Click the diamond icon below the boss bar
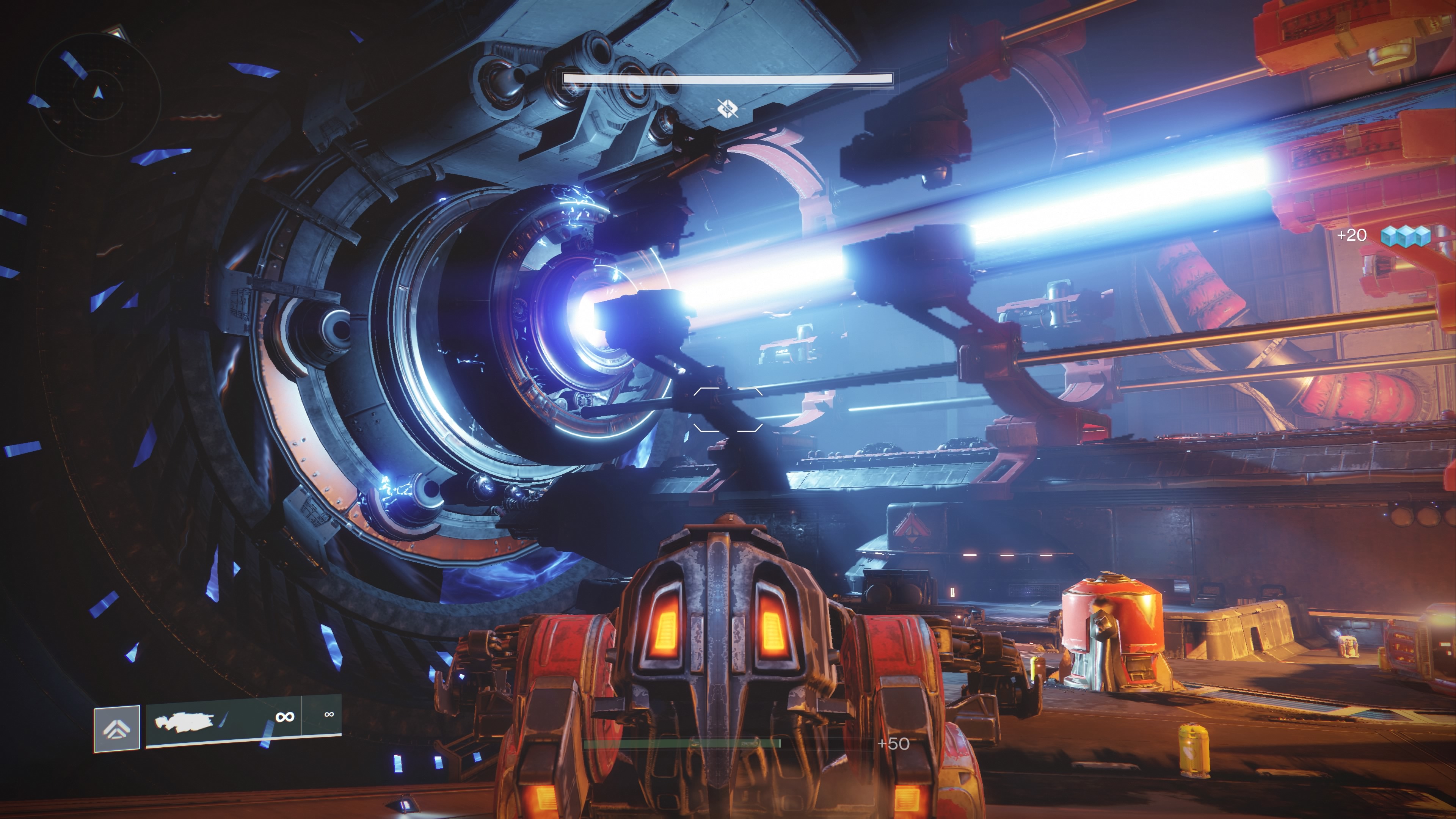Screen dimensions: 1456x819 (x=728, y=107)
